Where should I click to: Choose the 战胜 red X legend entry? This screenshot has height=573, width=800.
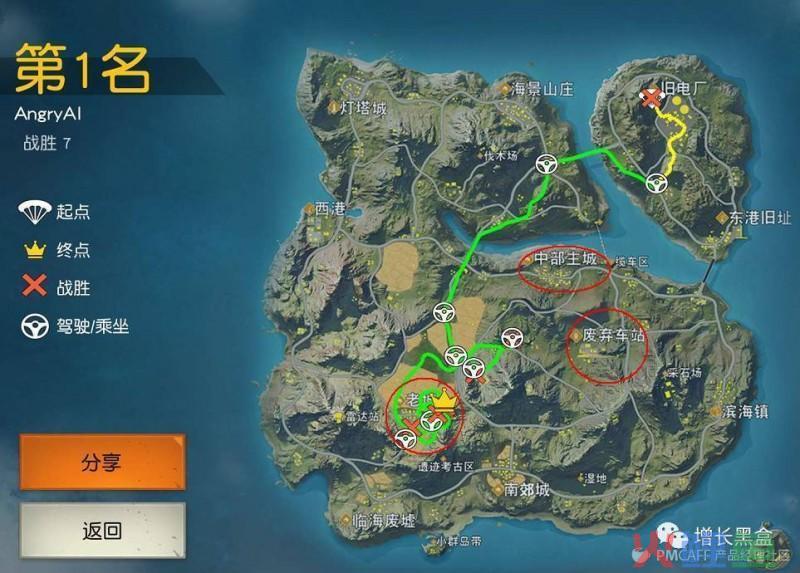coord(55,288)
